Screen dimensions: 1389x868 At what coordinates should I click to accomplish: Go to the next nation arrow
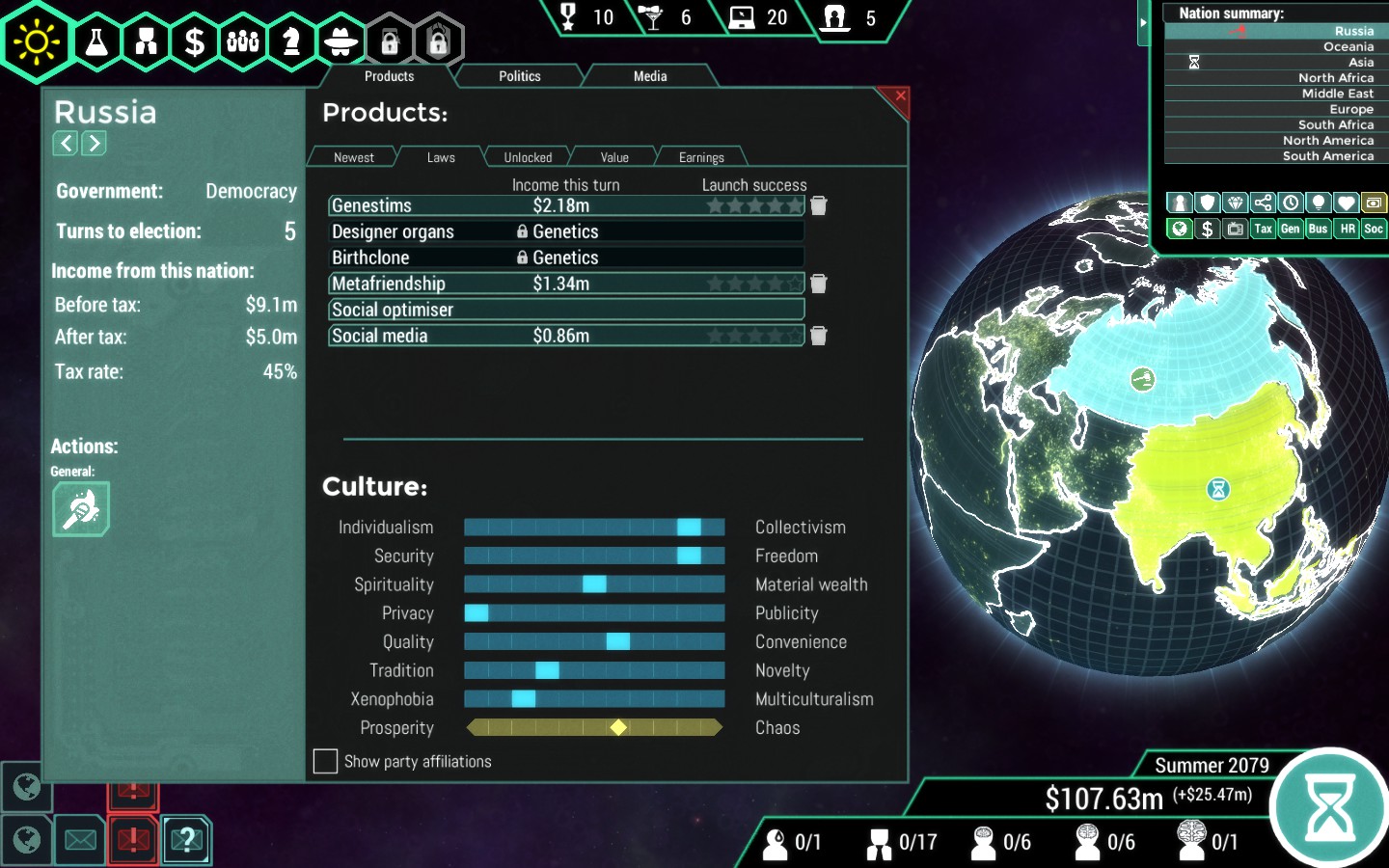tap(94, 144)
